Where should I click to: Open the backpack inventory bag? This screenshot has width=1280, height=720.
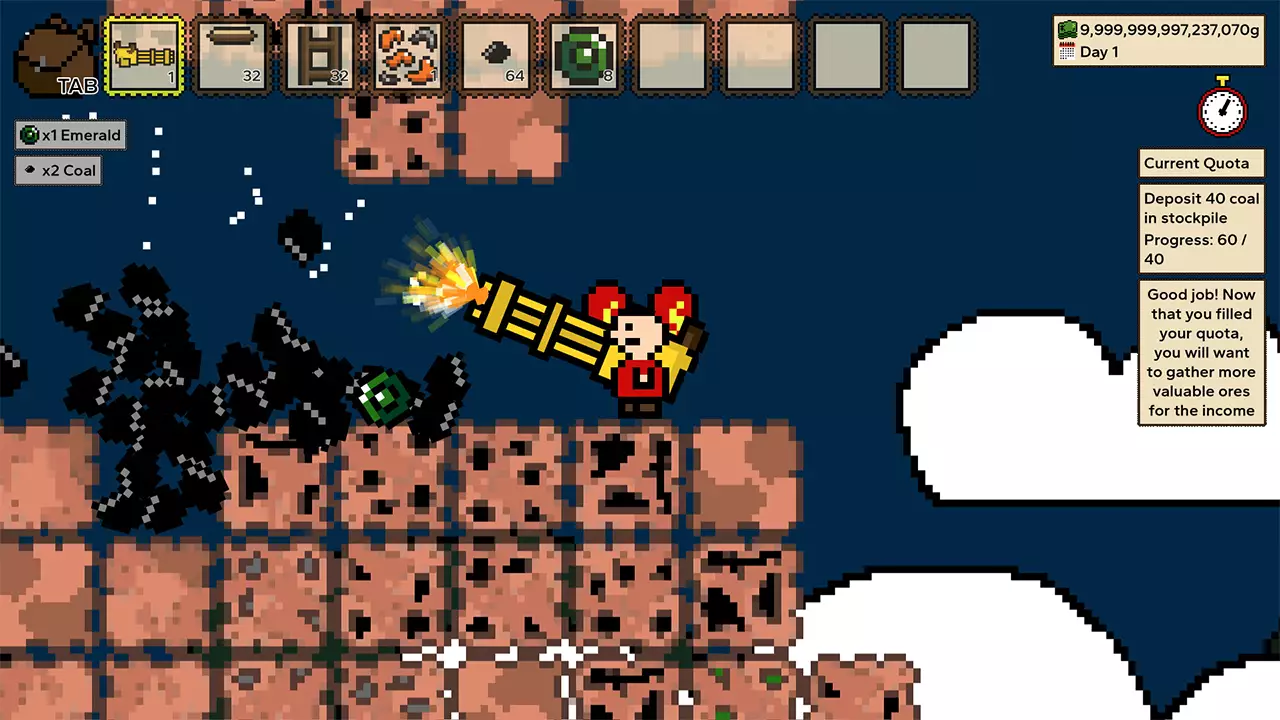pos(58,58)
